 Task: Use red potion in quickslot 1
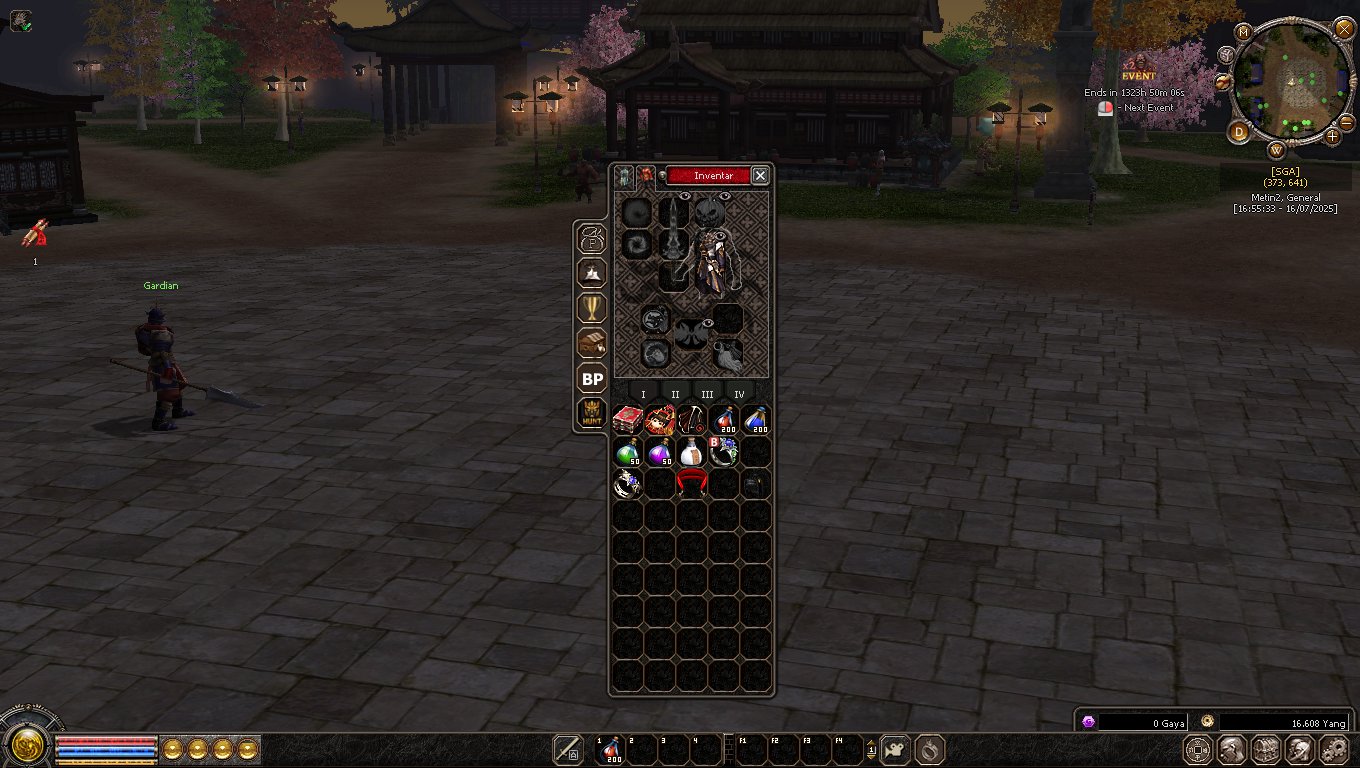point(609,749)
